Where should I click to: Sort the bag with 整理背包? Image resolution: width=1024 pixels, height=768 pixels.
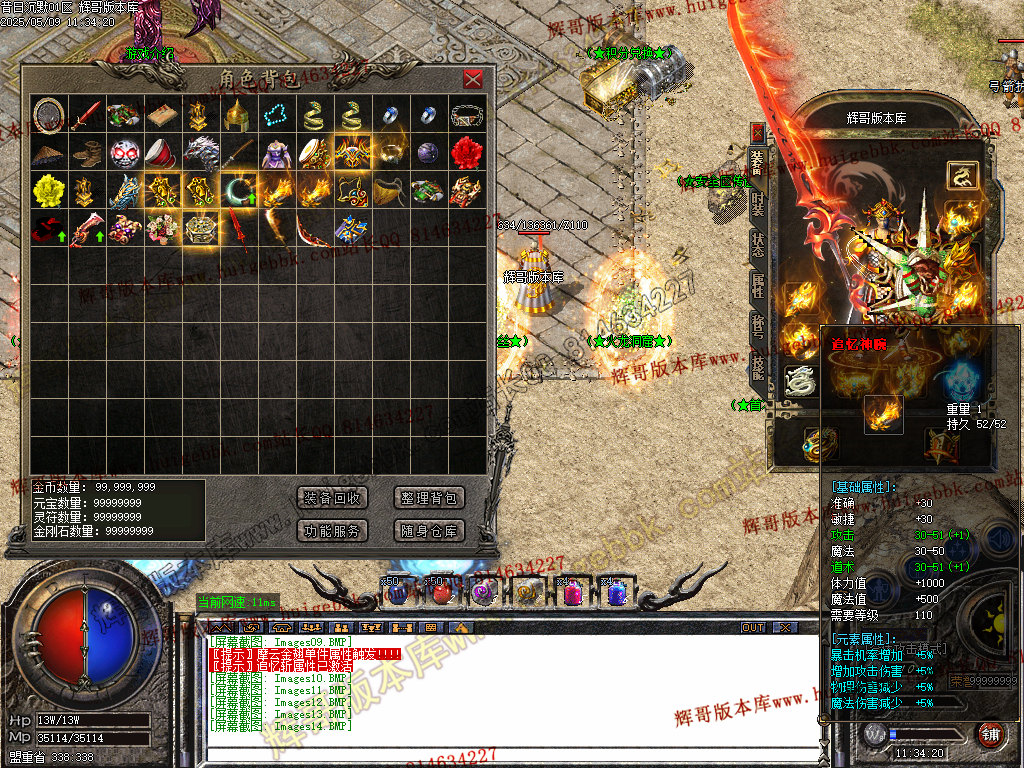pyautogui.click(x=429, y=498)
